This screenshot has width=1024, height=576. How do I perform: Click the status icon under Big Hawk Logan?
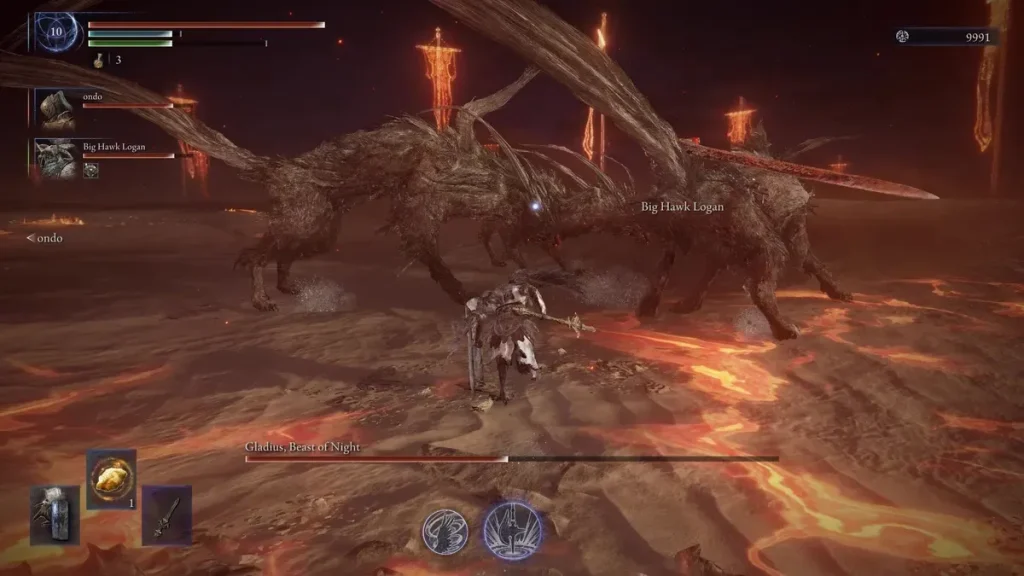point(91,171)
